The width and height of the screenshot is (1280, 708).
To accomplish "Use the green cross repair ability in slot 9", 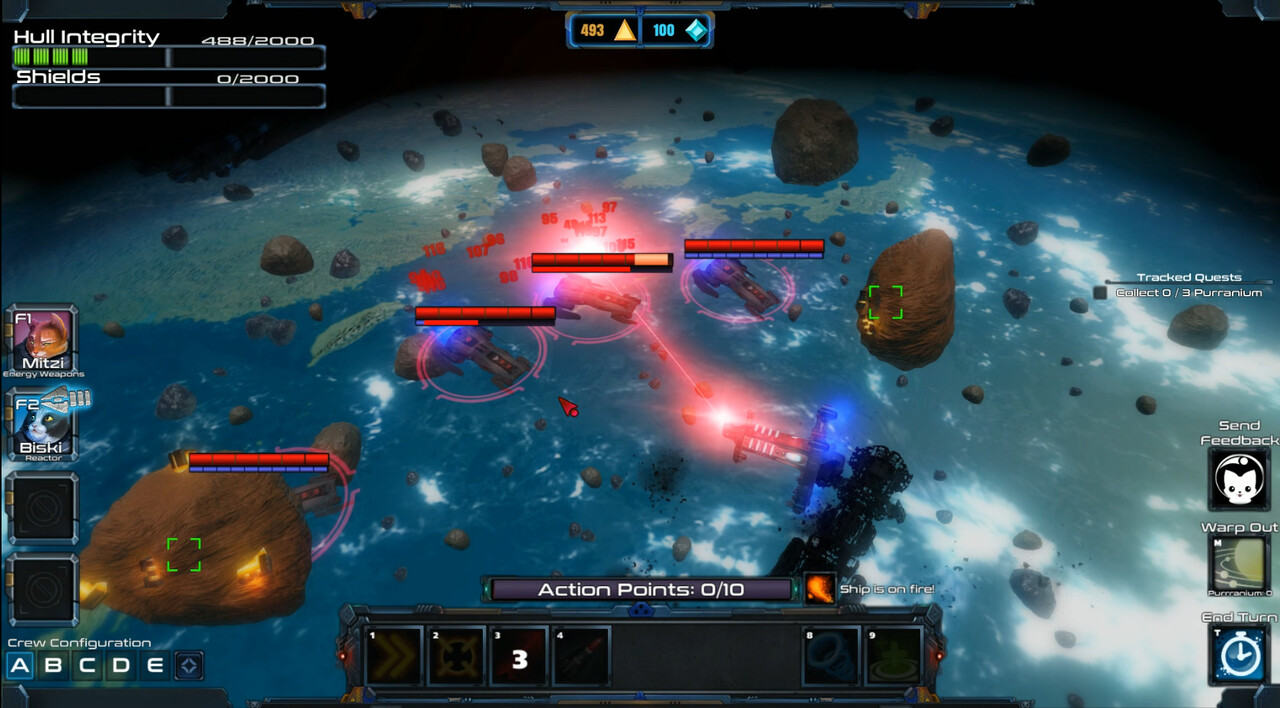I will pos(893,656).
